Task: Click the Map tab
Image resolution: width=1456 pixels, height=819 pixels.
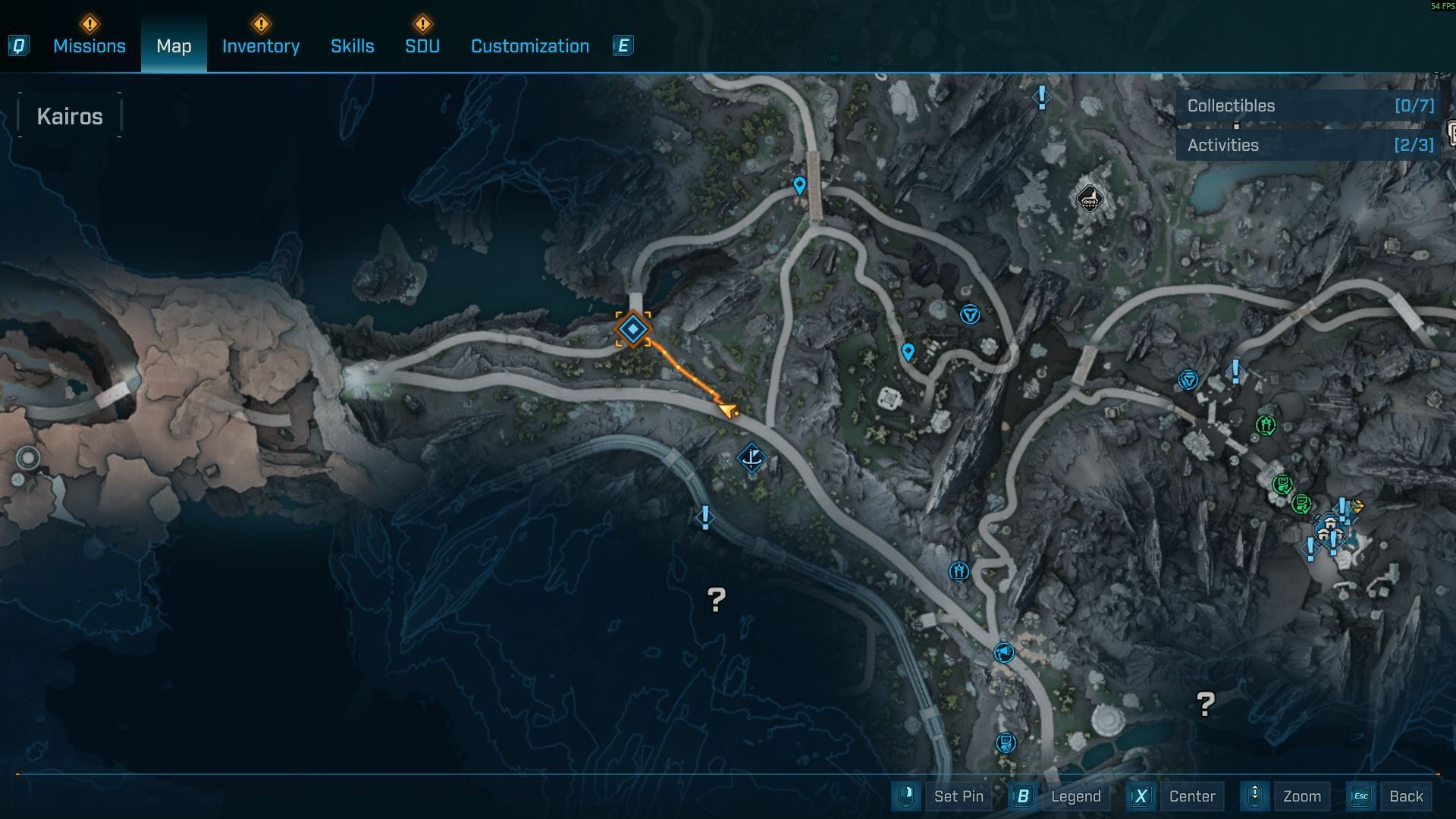Action: click(174, 46)
